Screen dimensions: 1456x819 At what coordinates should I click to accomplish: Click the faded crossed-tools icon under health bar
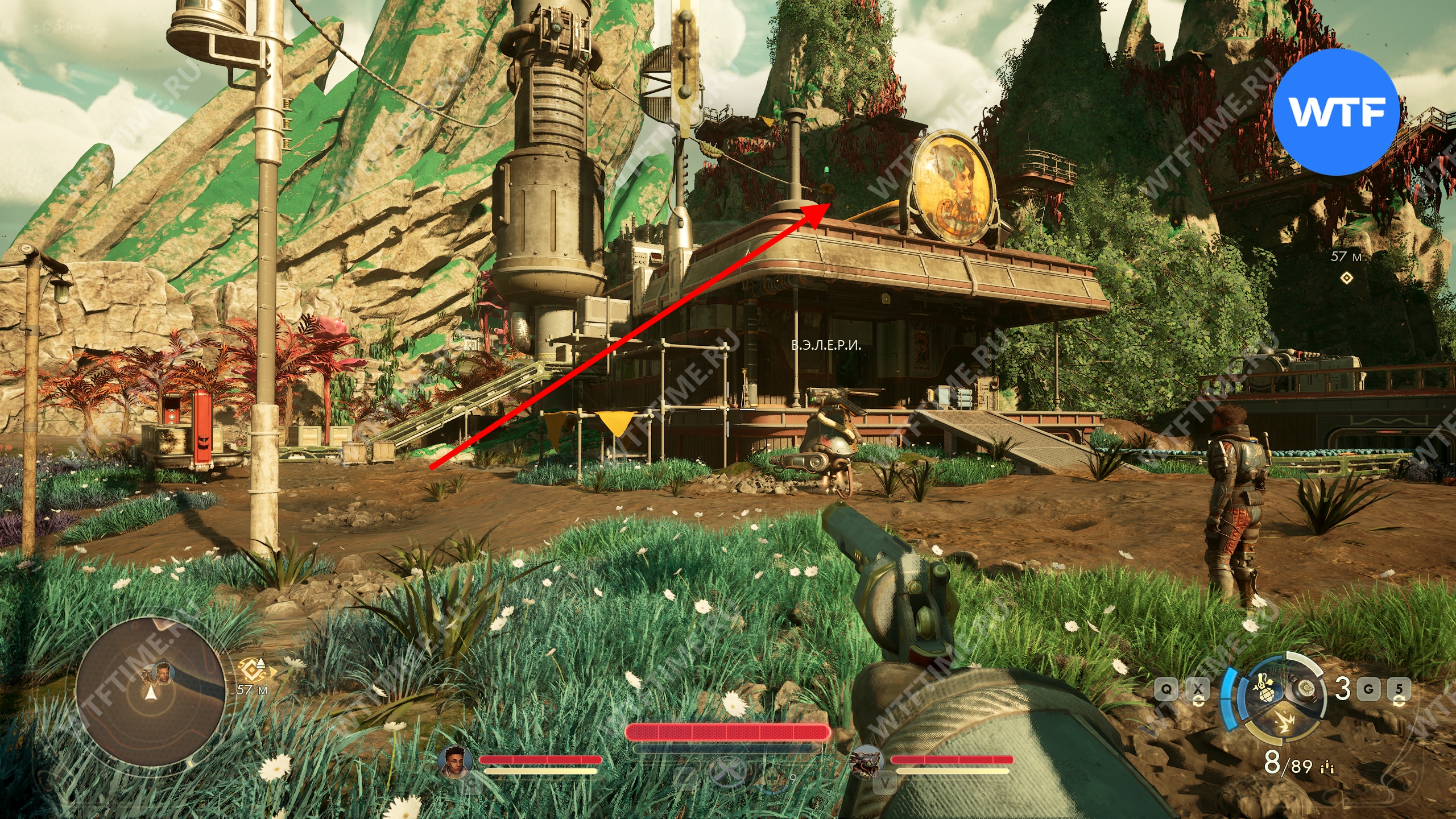pos(728,776)
